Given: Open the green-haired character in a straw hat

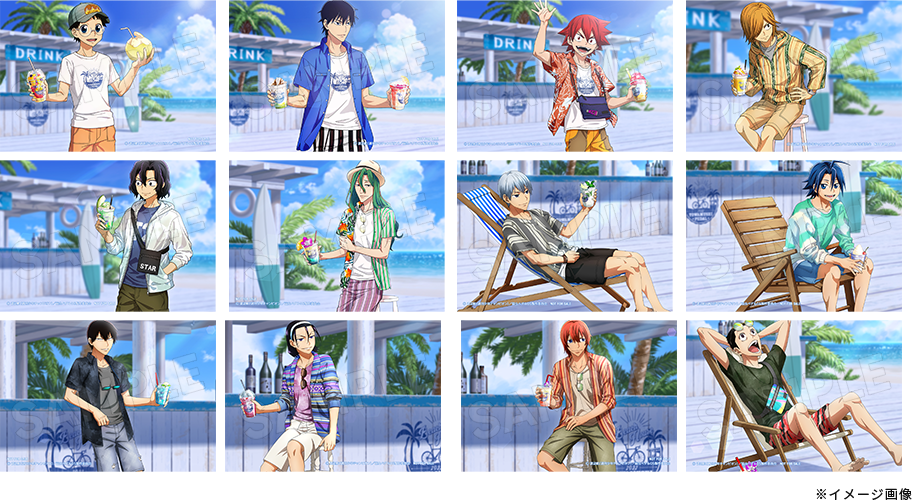Looking at the screenshot, I should [x=337, y=236].
